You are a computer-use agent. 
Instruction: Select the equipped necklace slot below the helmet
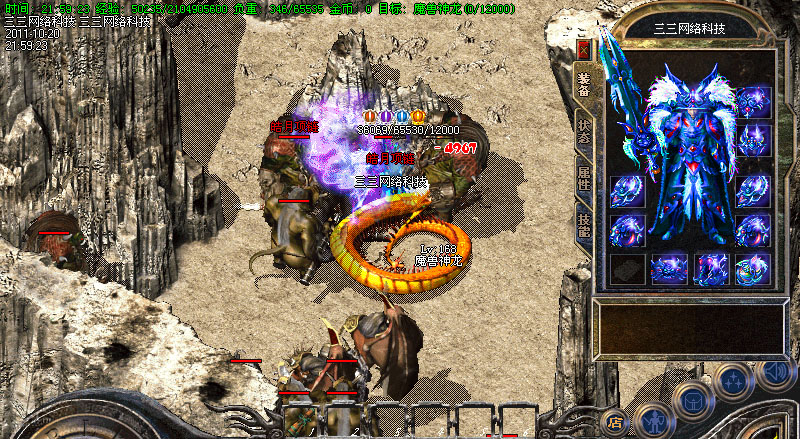coord(753,140)
